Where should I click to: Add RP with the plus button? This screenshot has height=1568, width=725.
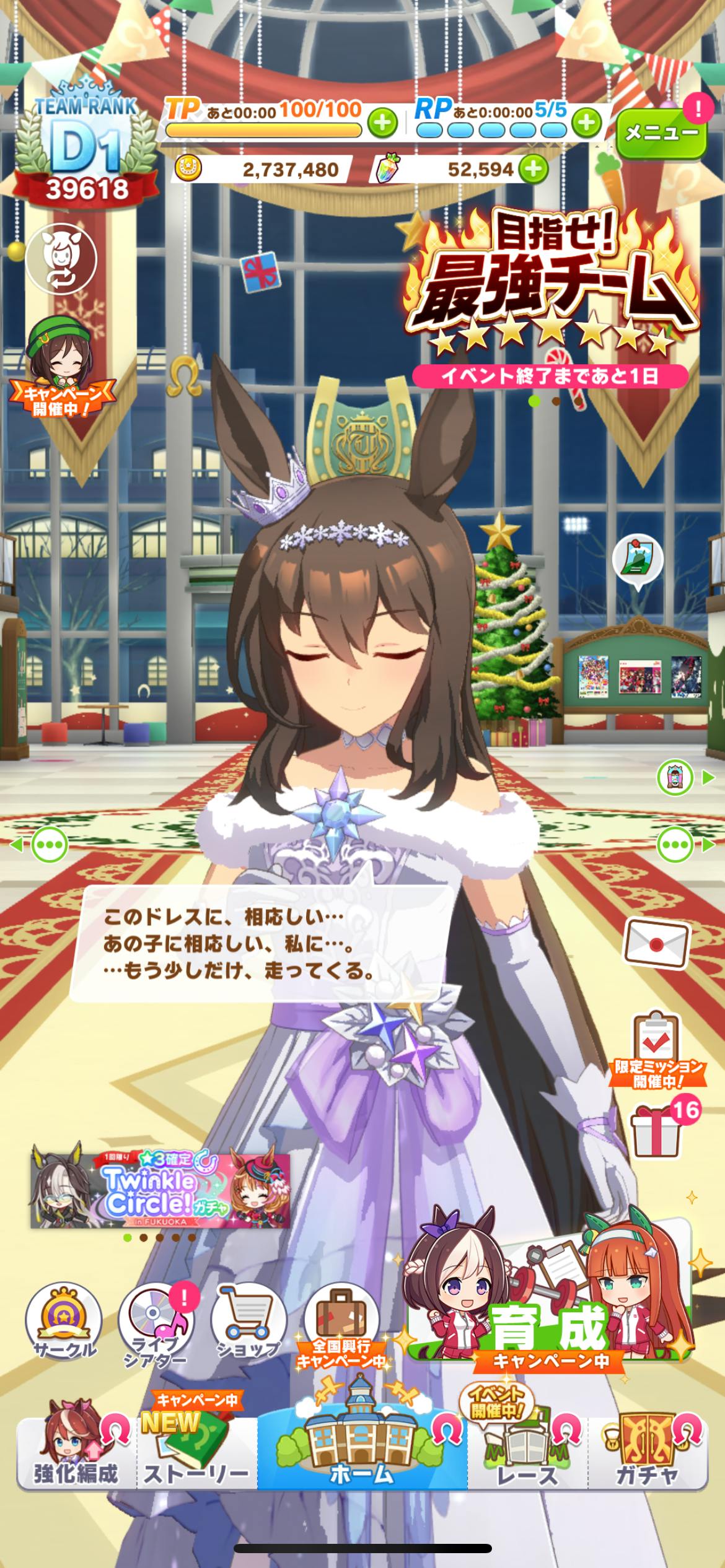[x=586, y=123]
